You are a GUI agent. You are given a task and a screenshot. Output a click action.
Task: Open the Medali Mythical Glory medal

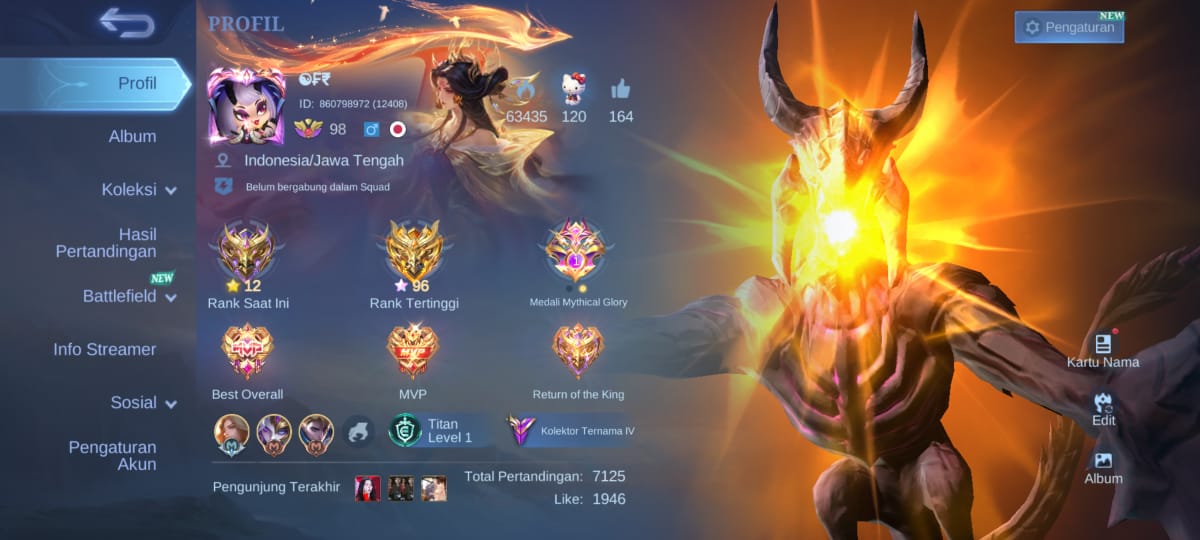pyautogui.click(x=577, y=250)
